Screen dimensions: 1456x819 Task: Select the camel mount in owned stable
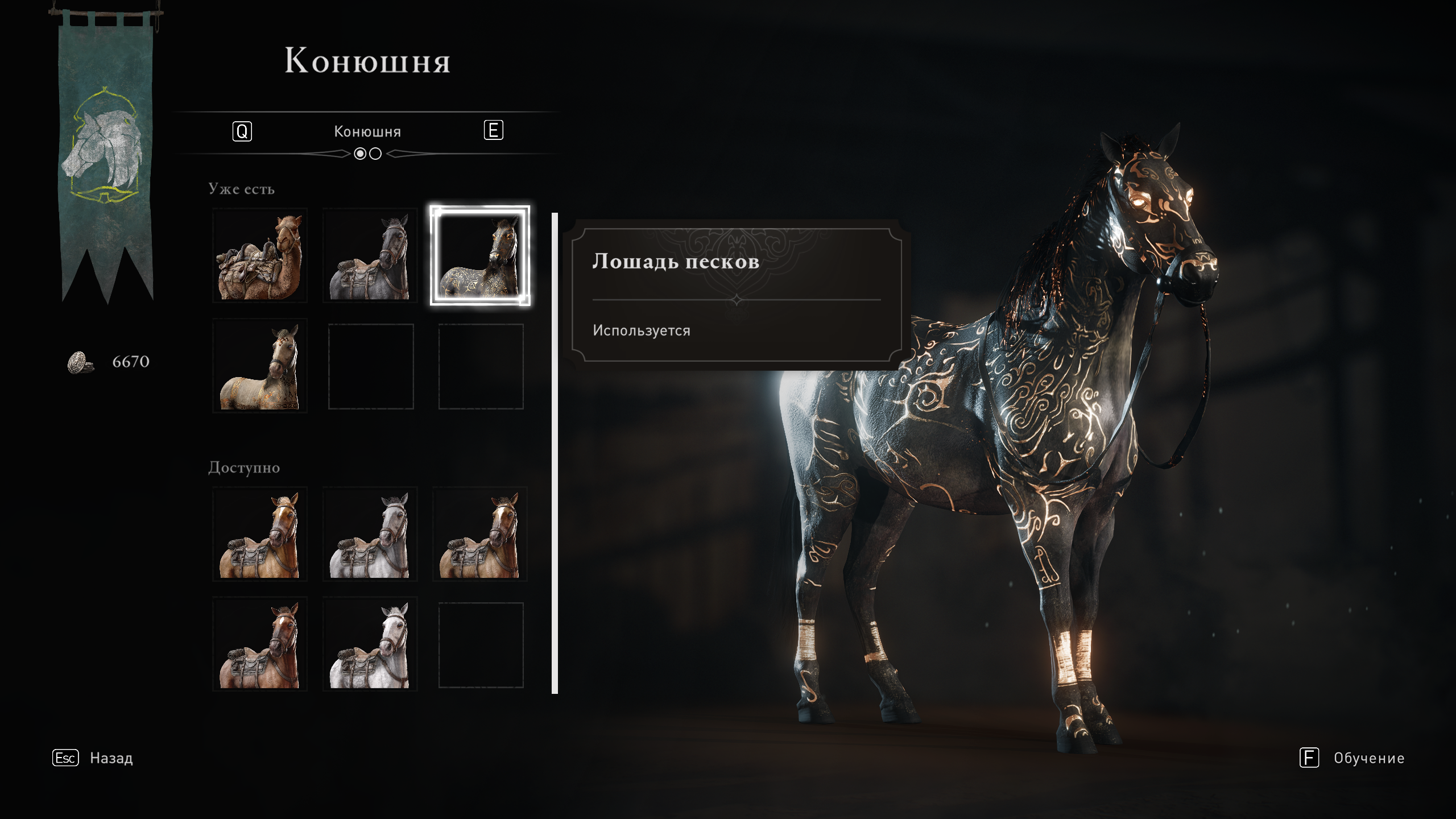[260, 255]
